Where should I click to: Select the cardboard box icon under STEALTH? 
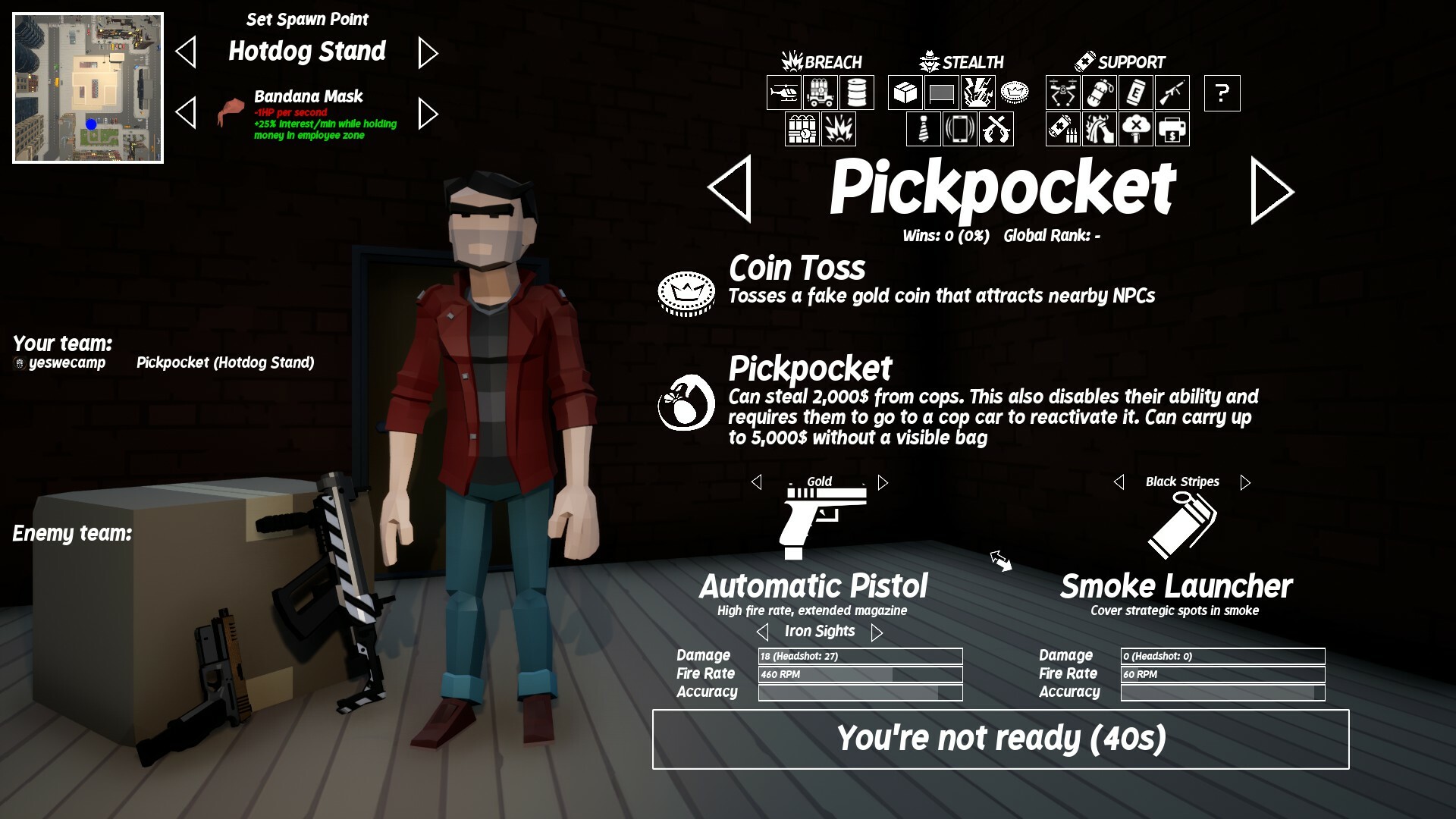[x=904, y=93]
